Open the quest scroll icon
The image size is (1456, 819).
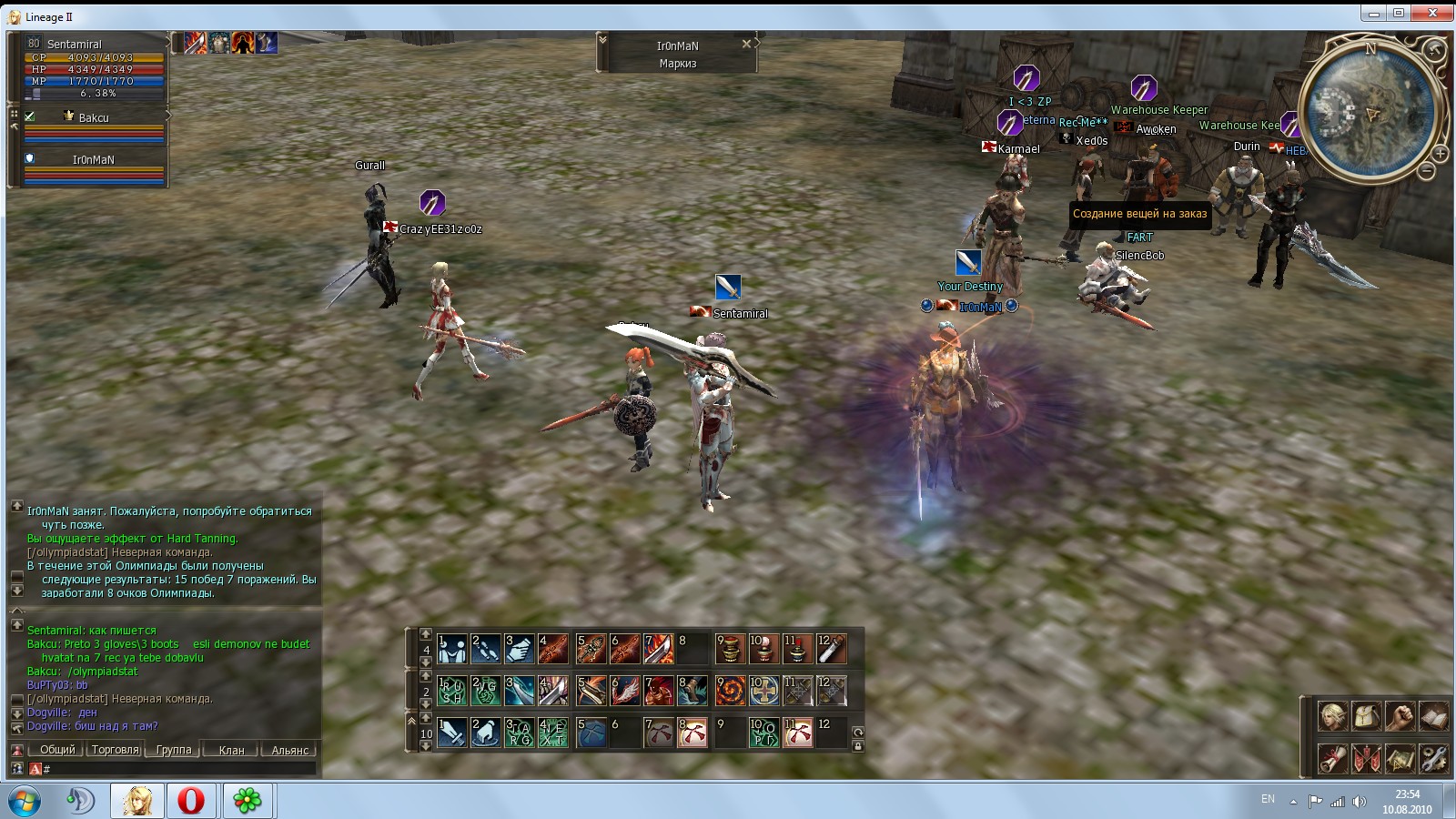[1333, 757]
